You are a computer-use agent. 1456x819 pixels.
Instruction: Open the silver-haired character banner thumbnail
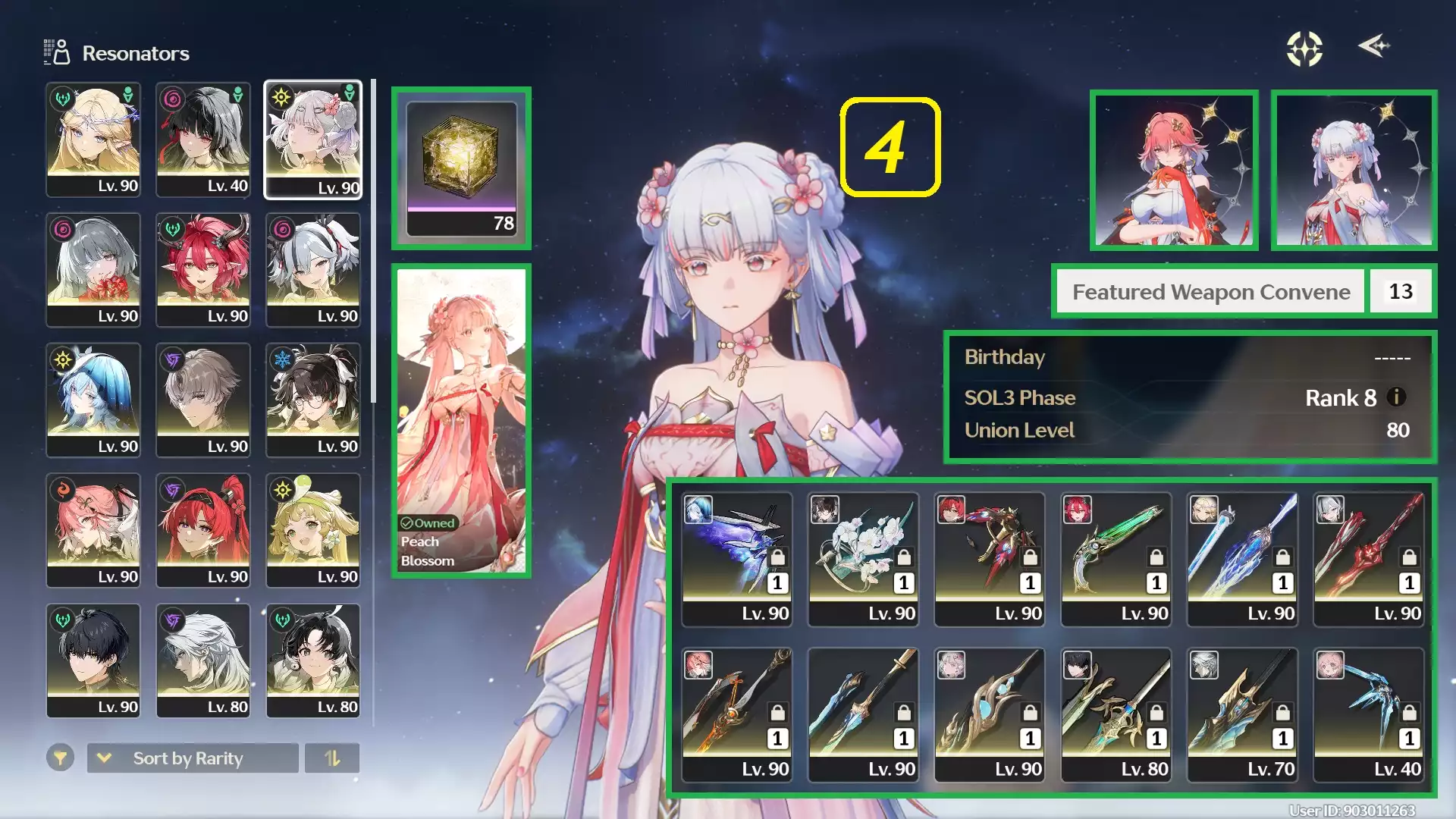[x=1354, y=170]
